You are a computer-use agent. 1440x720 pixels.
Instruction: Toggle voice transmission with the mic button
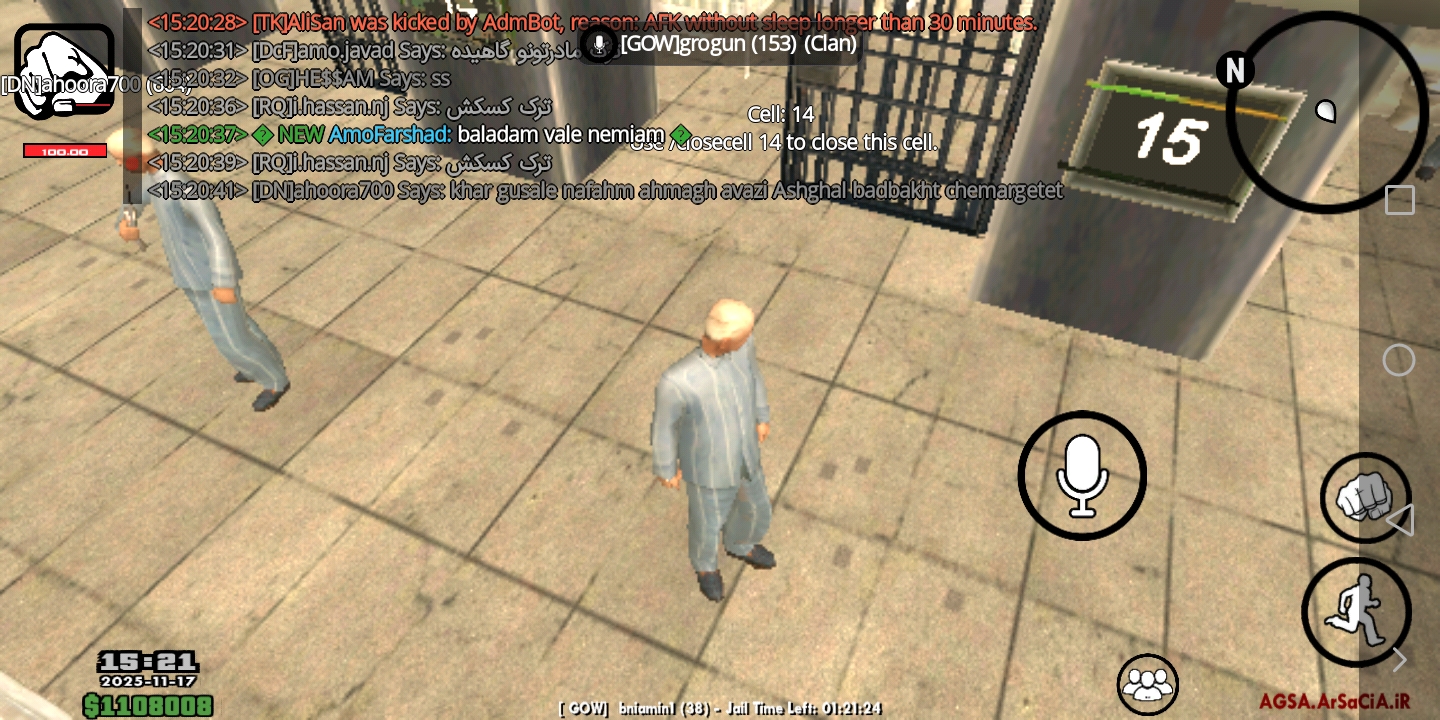tap(1081, 475)
